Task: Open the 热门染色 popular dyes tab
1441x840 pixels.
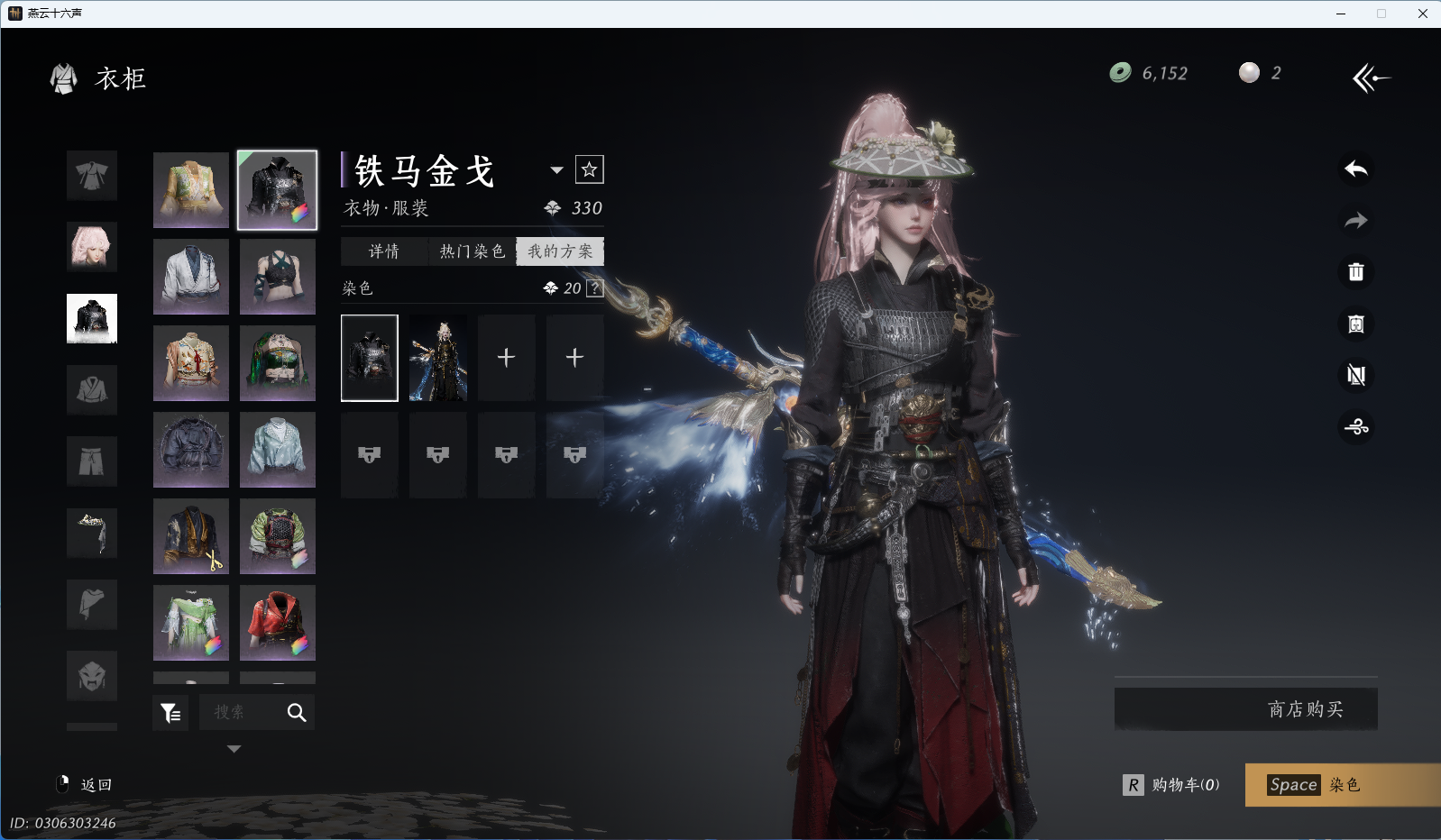Action: click(x=472, y=251)
